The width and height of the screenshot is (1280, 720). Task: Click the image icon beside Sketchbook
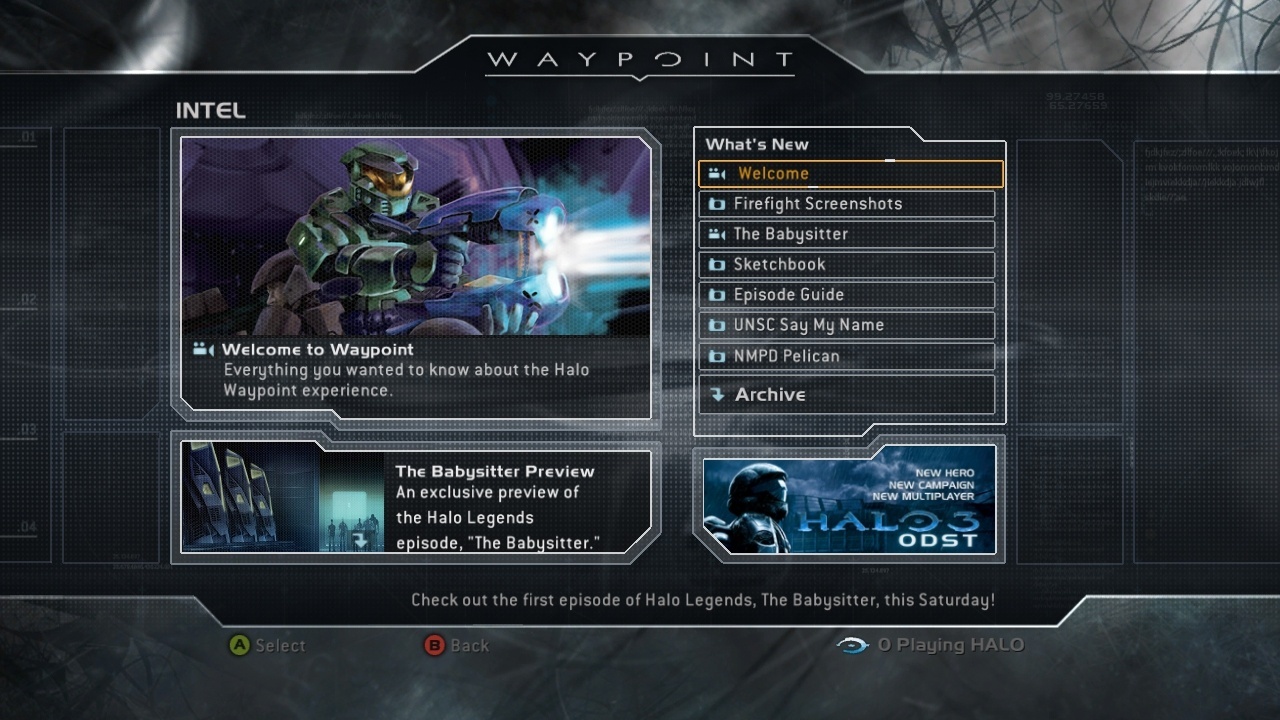click(716, 264)
